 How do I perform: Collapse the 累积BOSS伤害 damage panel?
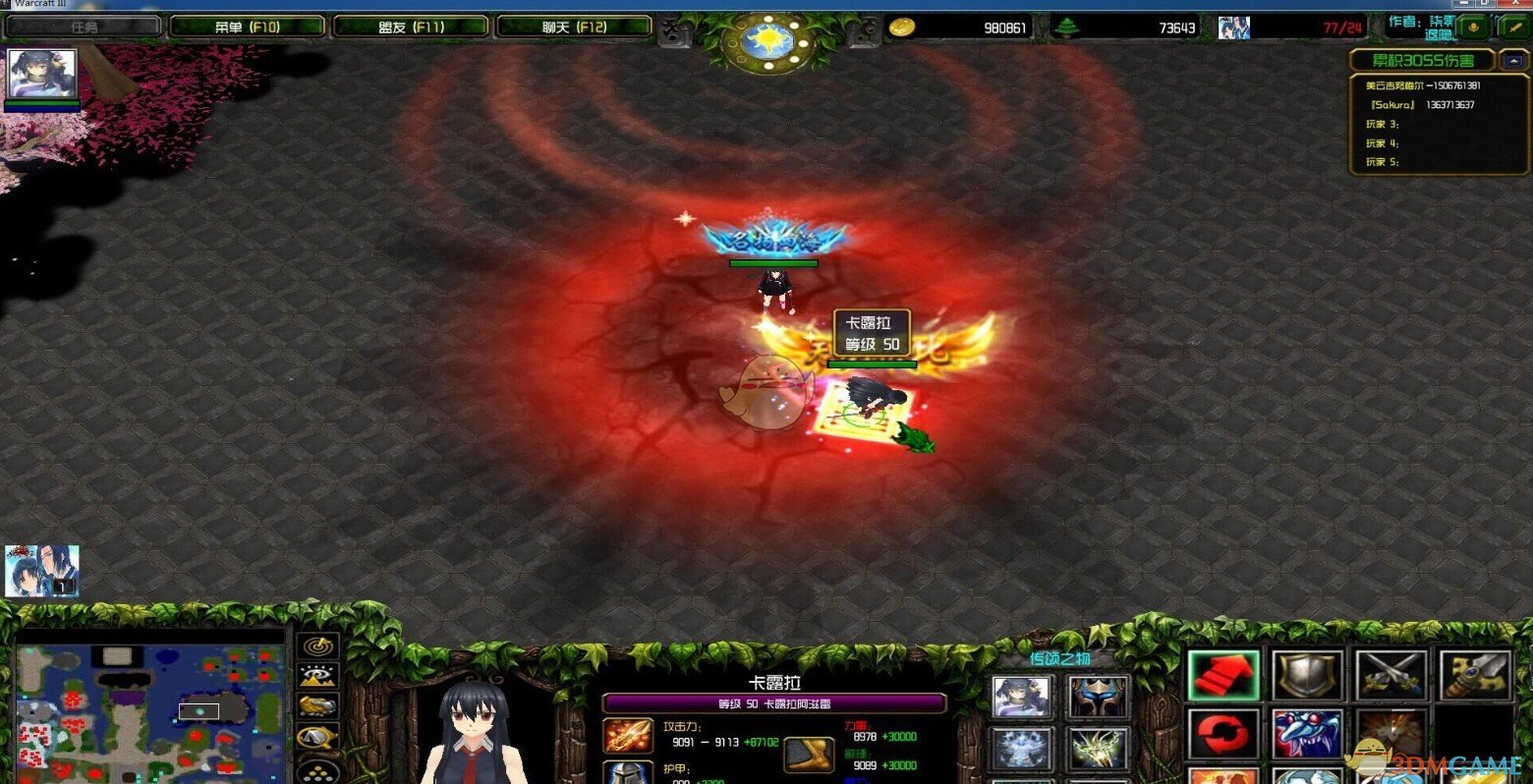point(1513,60)
